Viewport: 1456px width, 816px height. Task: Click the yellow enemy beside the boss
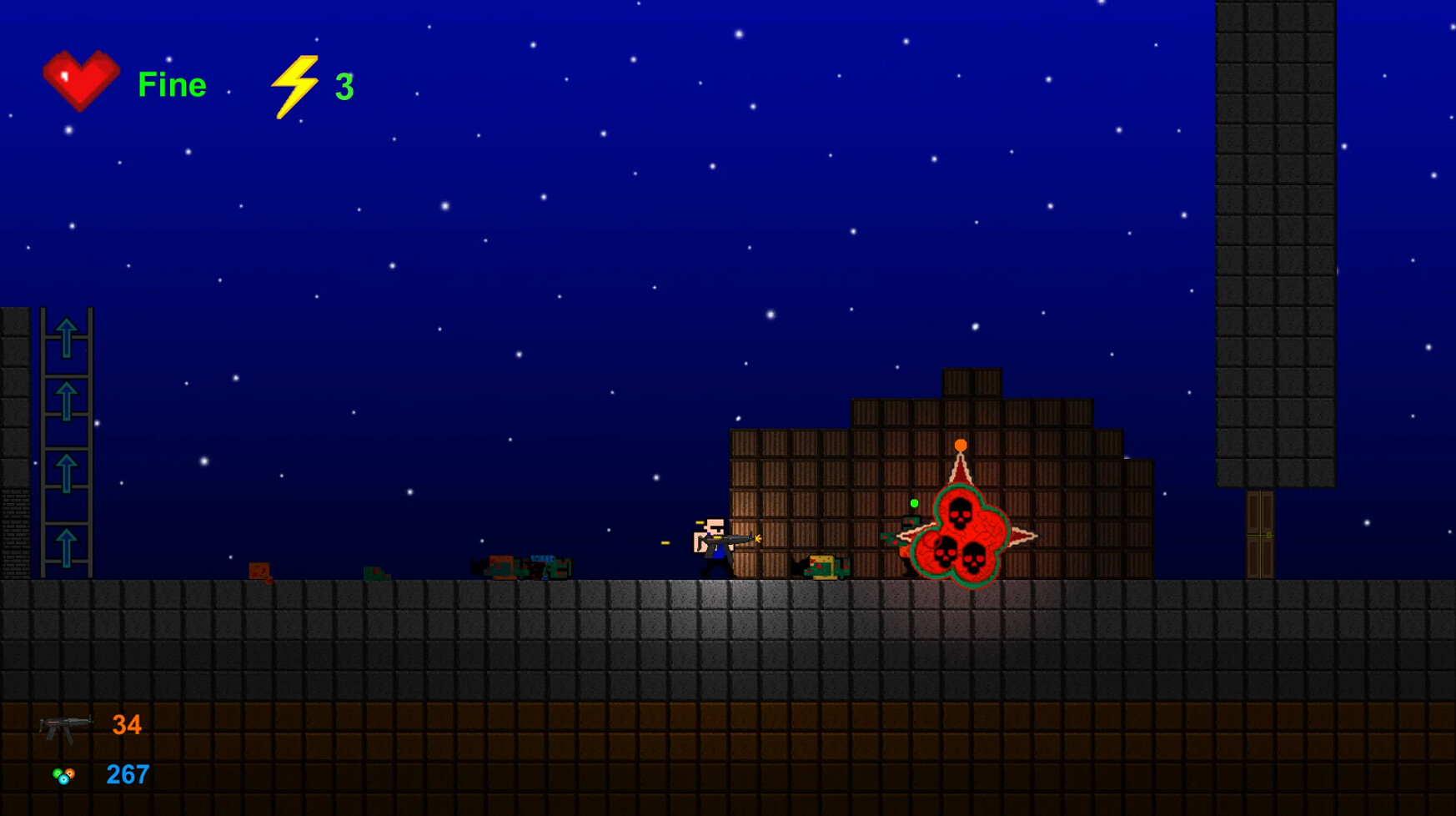pos(821,566)
